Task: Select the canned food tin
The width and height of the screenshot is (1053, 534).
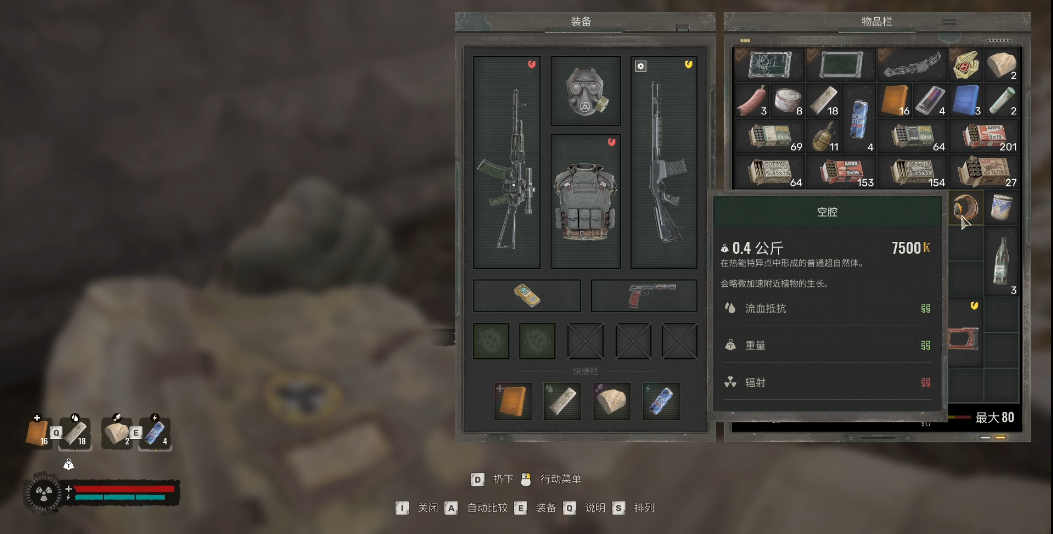Action: pos(788,101)
